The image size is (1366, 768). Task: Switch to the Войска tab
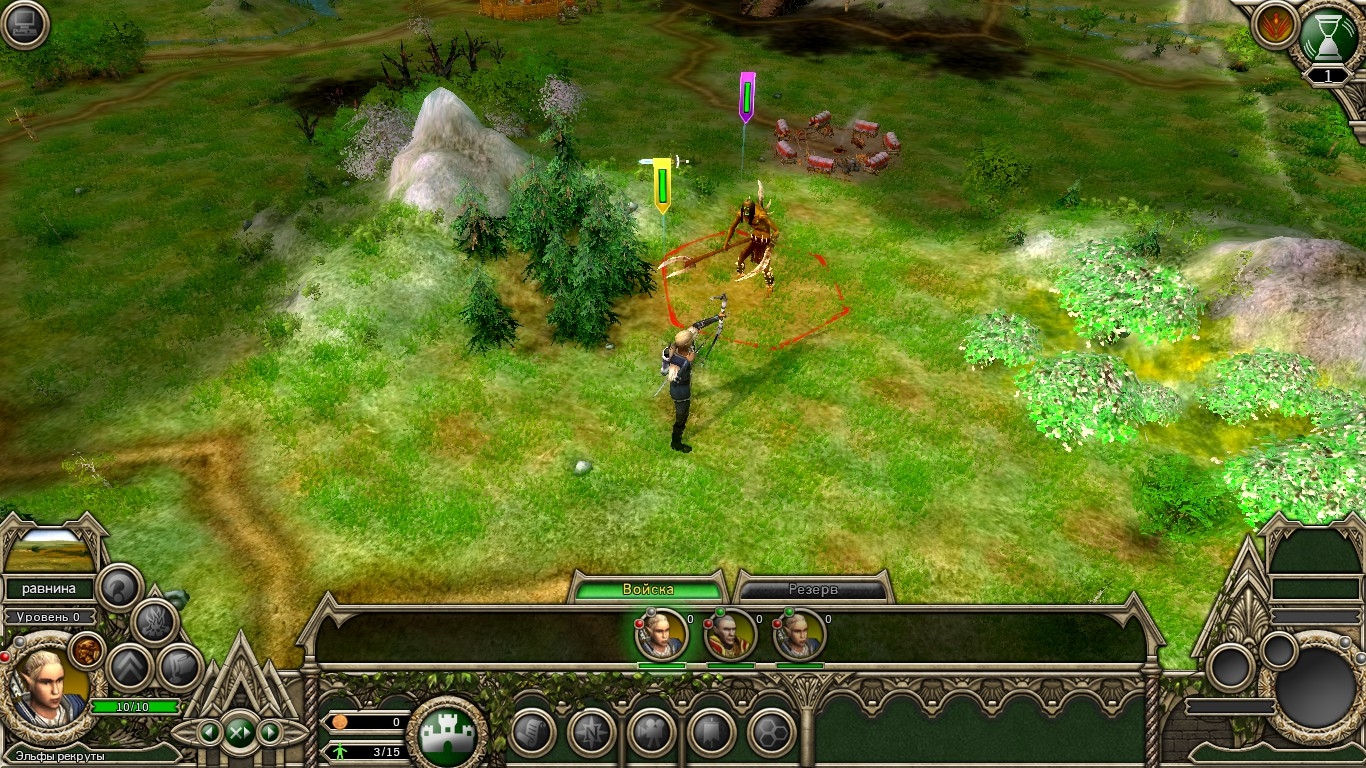[x=648, y=589]
